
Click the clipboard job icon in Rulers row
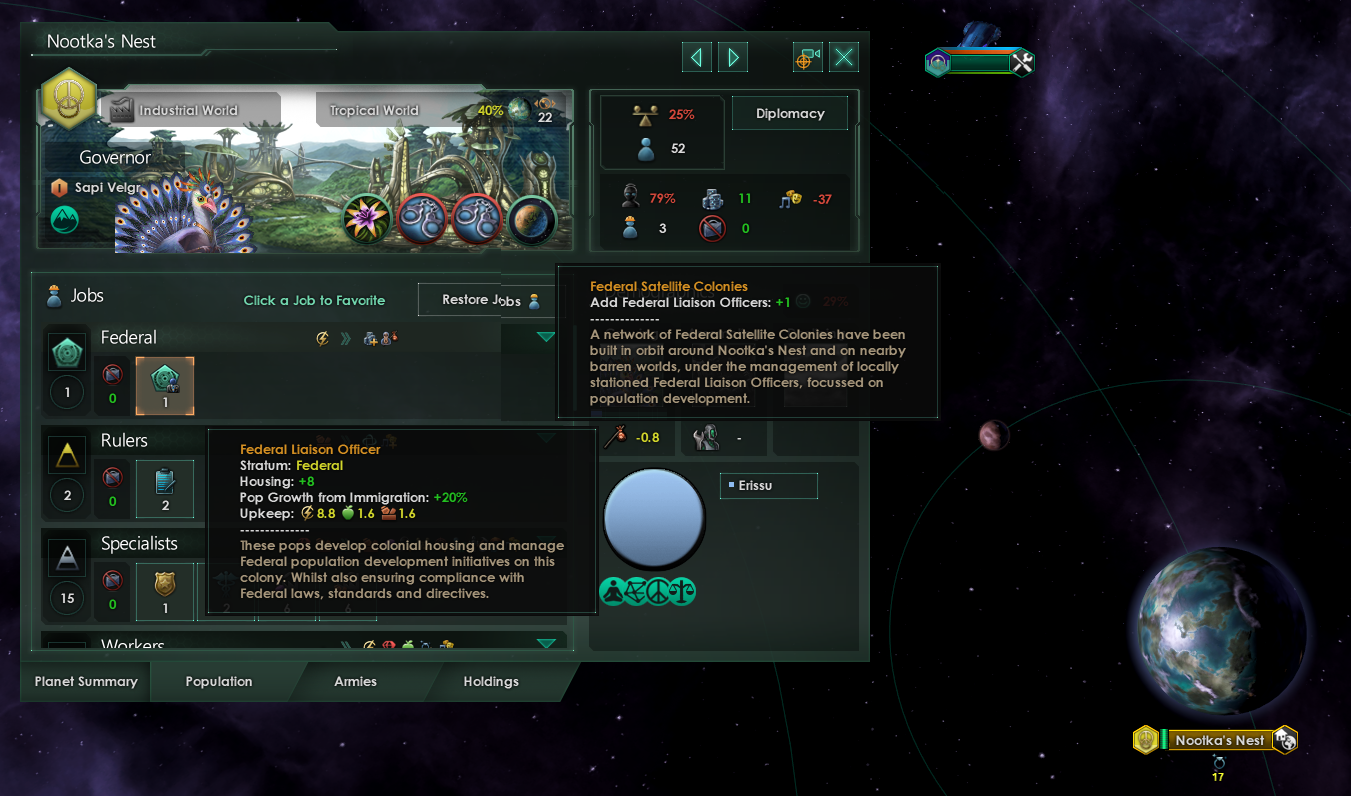tap(164, 488)
